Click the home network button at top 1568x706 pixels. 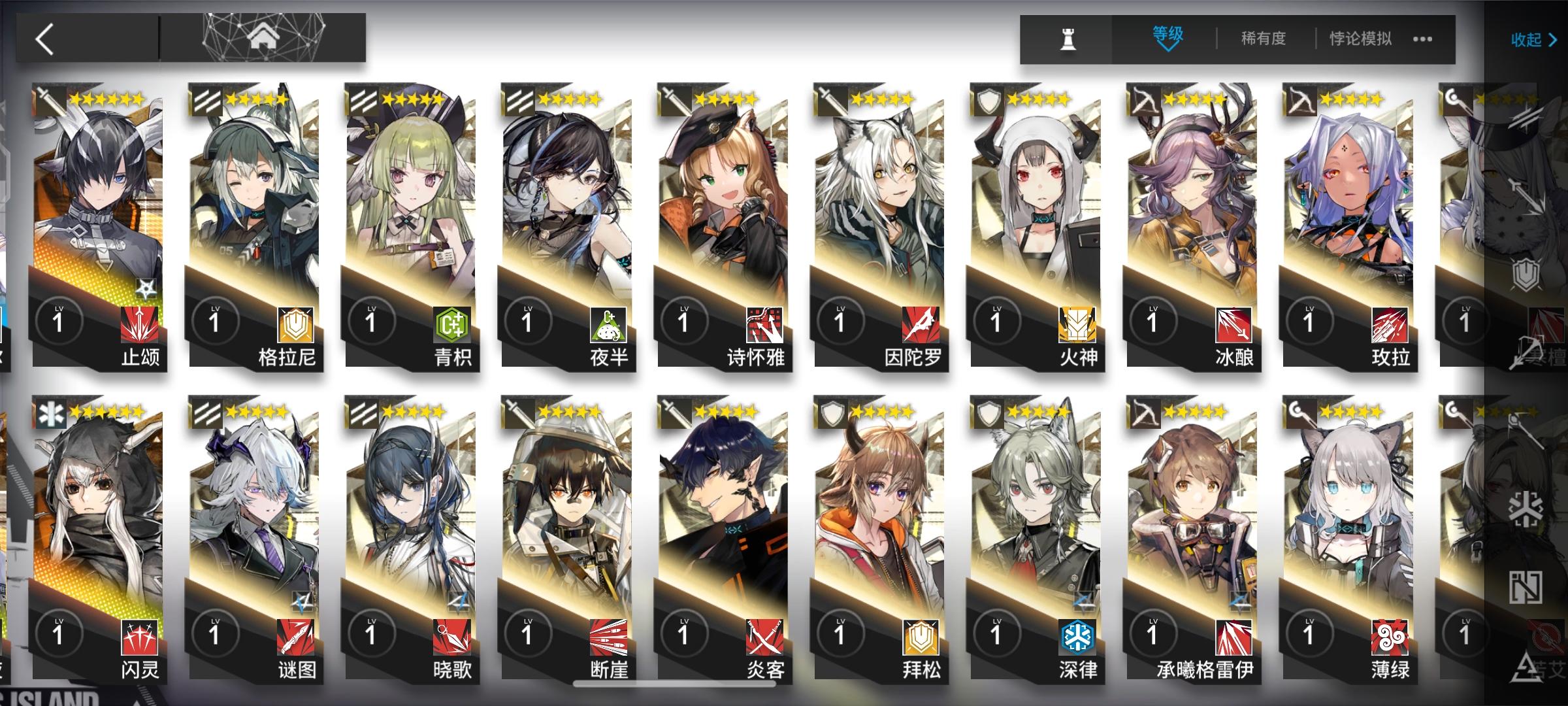coord(265,37)
